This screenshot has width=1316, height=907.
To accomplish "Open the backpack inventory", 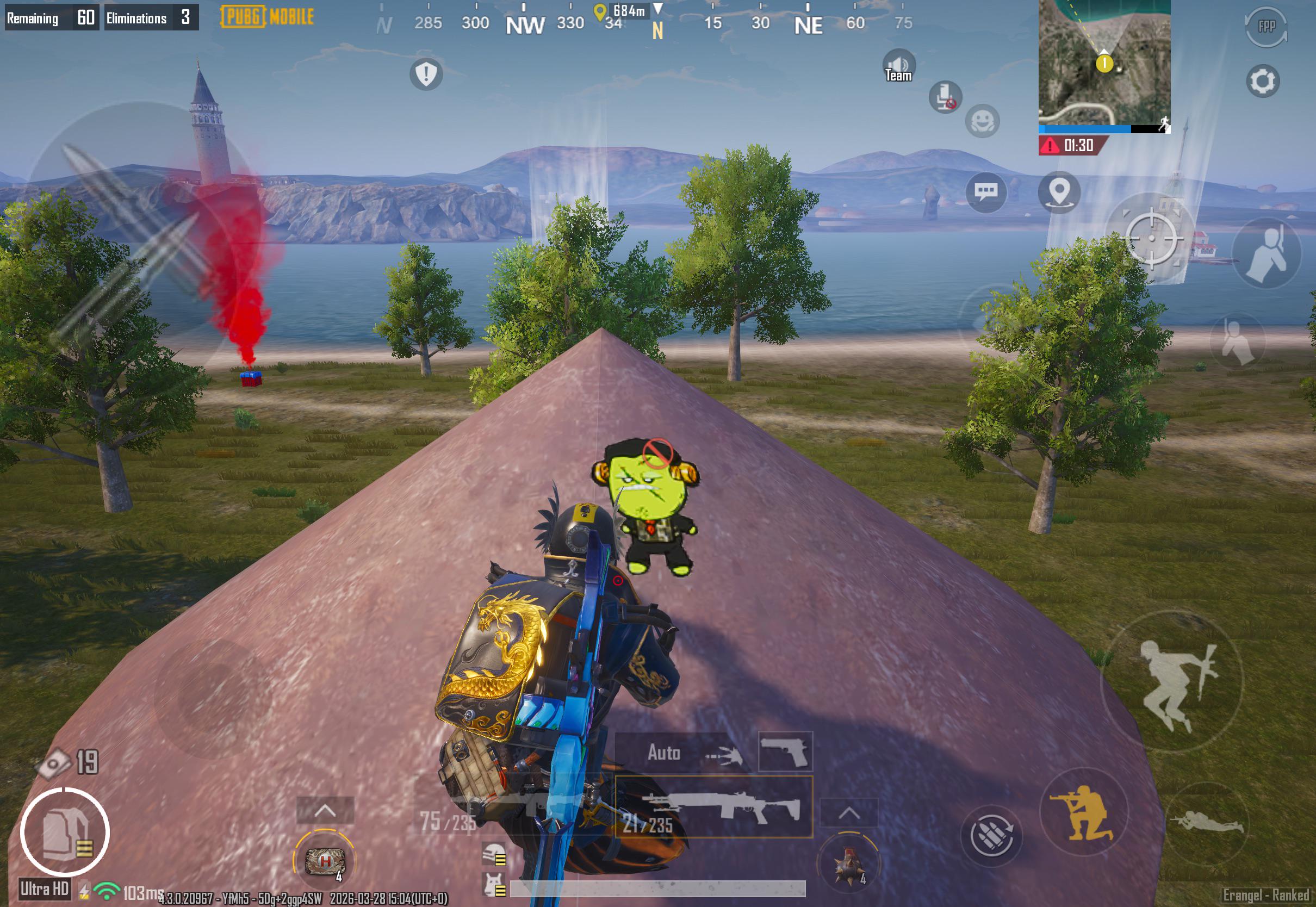I will click(65, 832).
